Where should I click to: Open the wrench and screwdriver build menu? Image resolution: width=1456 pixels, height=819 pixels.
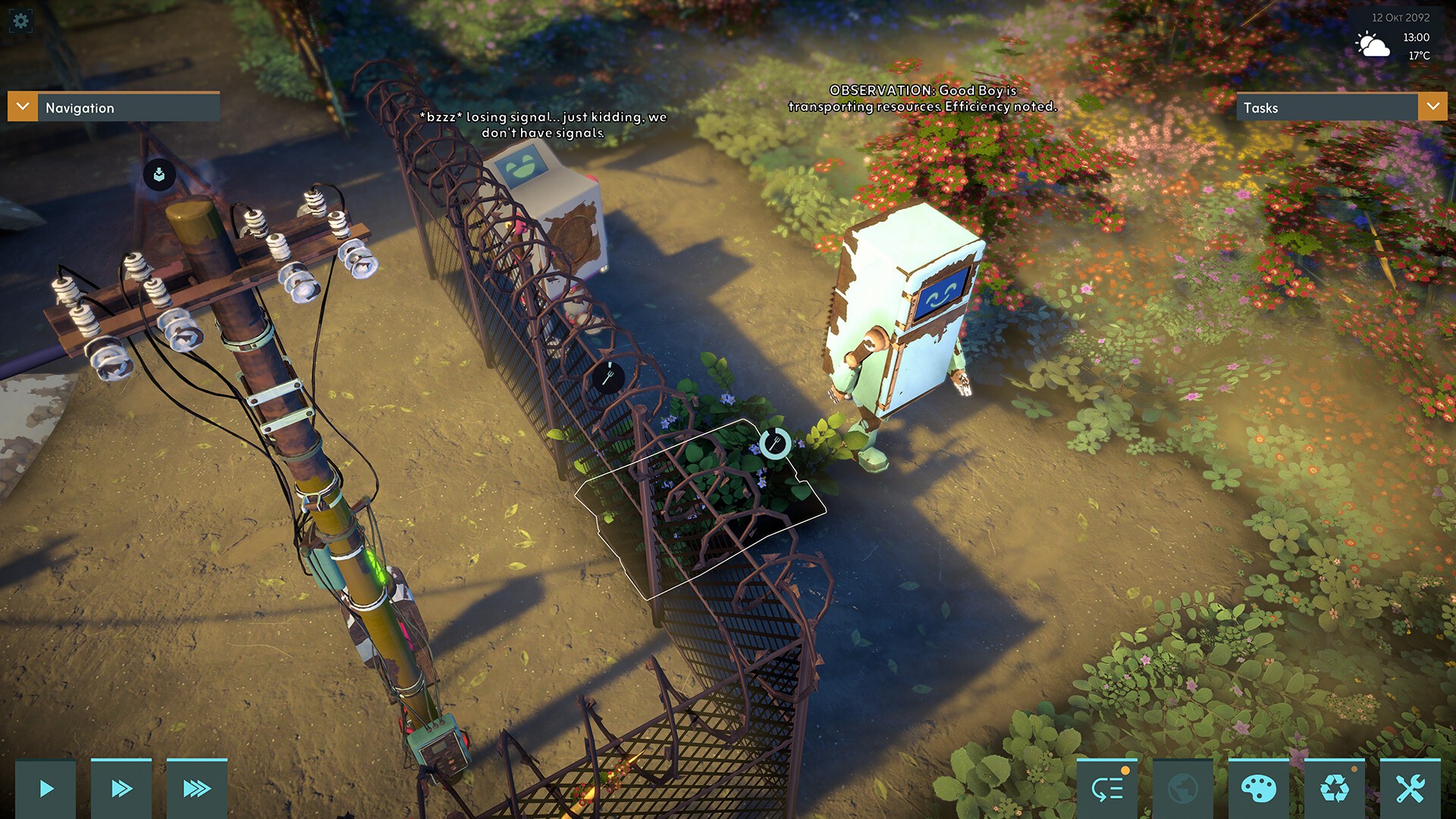pyautogui.click(x=1410, y=789)
